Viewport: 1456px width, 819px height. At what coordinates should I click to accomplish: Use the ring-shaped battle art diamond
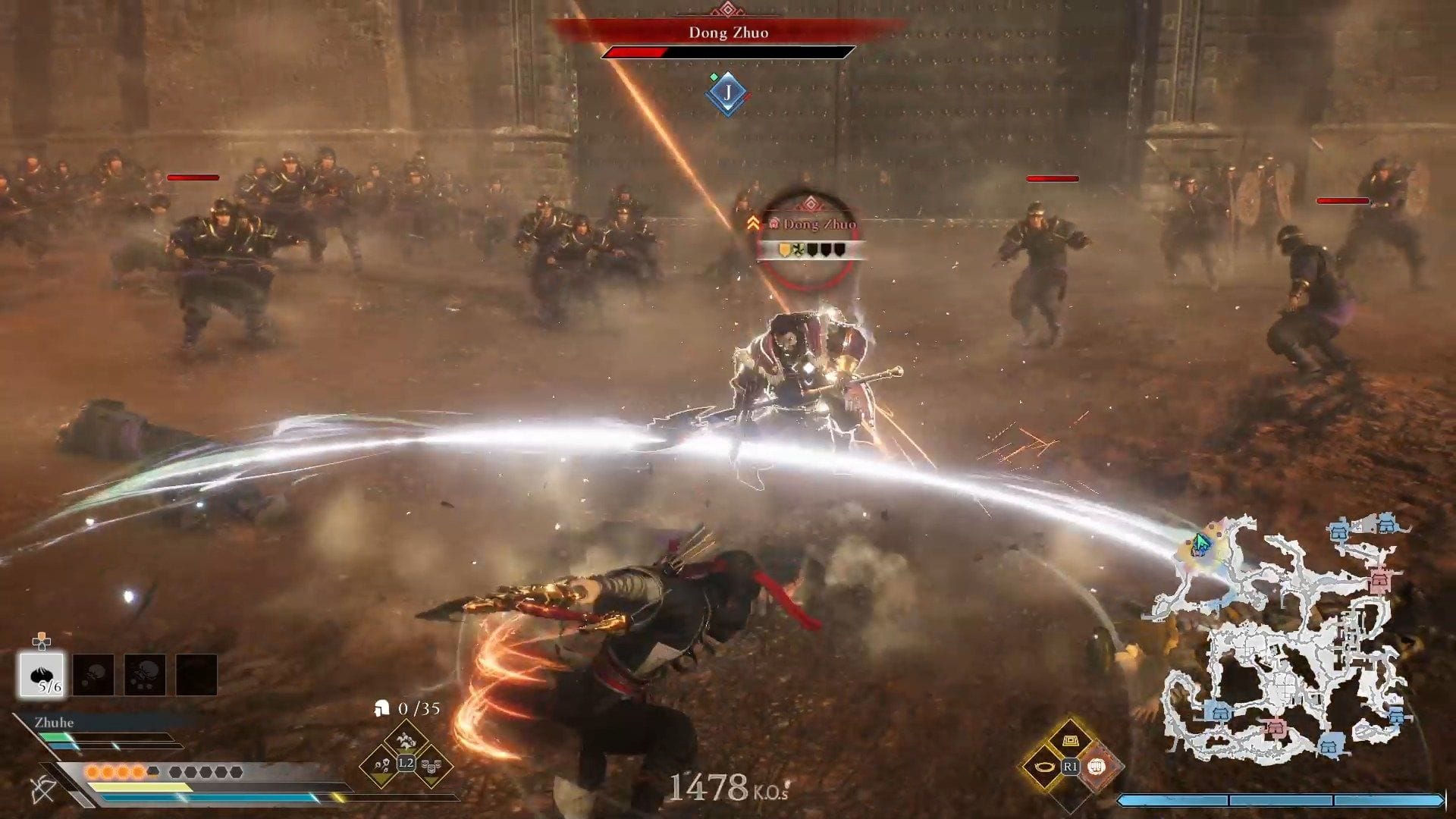tap(1046, 767)
